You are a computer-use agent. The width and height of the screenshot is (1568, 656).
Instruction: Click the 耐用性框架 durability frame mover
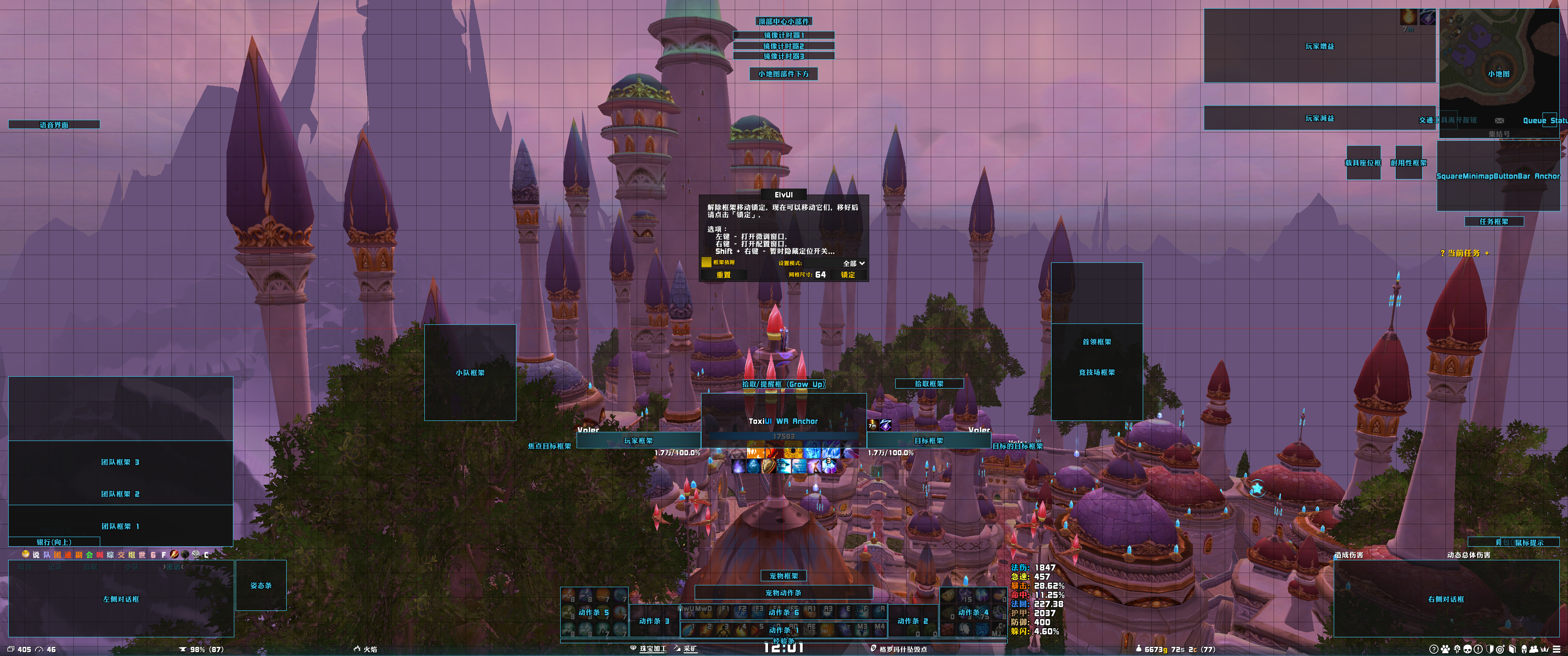[1408, 163]
